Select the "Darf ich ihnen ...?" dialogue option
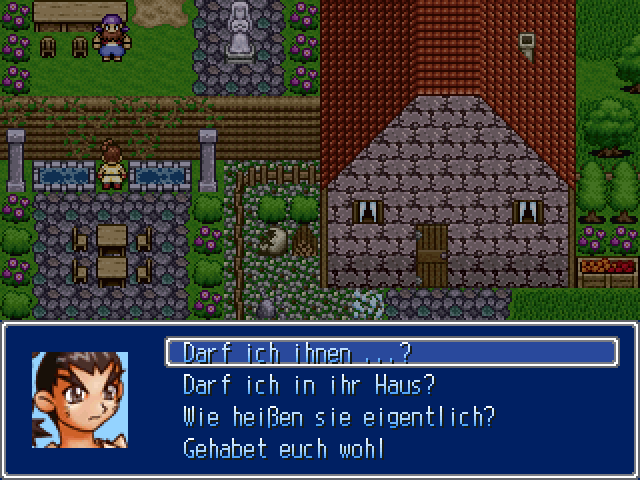Viewport: 640px width, 480px height. pyautogui.click(x=298, y=353)
